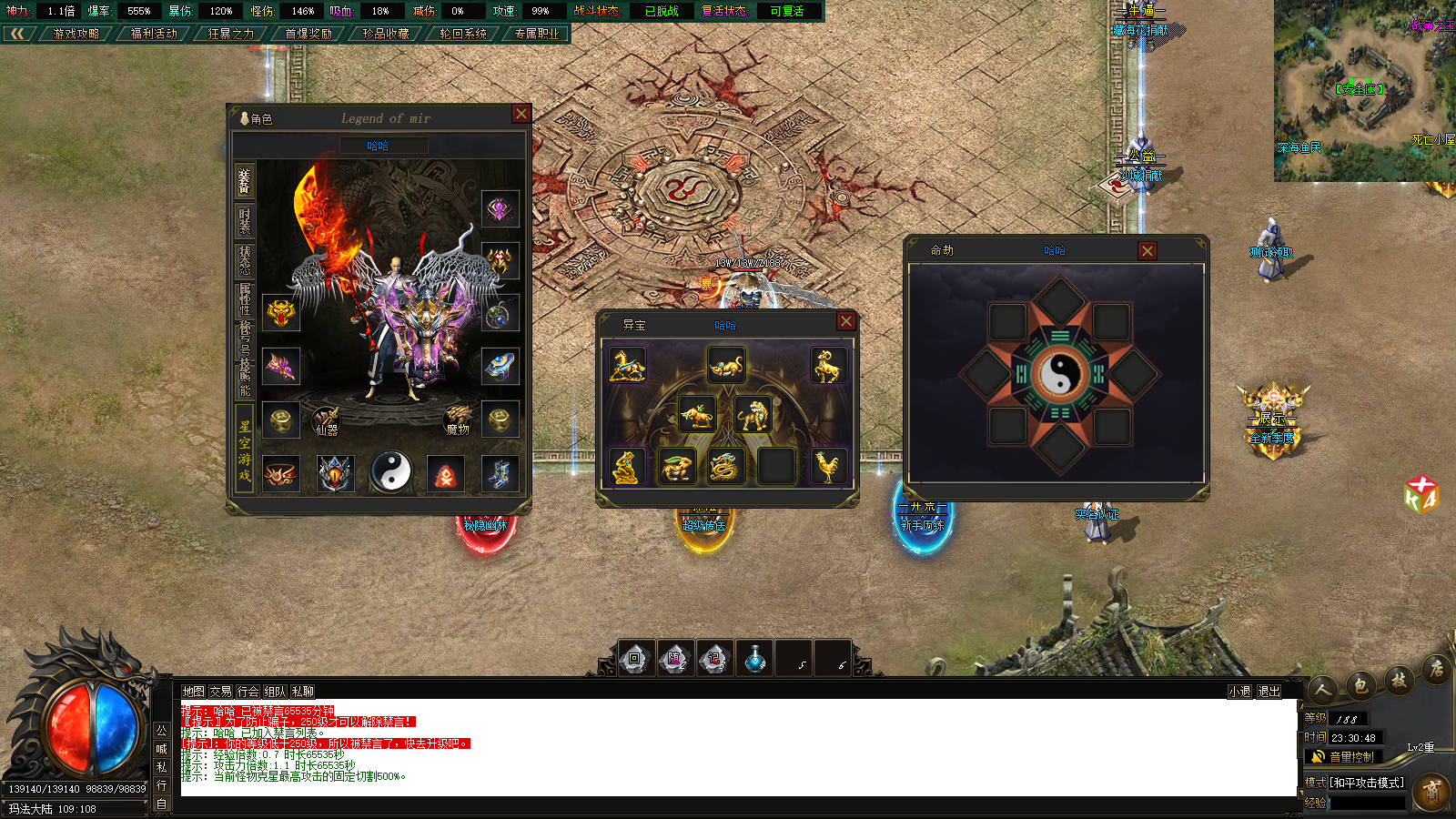The image size is (1456, 819).
Task: Click the 退出 exit button
Action: [1269, 692]
